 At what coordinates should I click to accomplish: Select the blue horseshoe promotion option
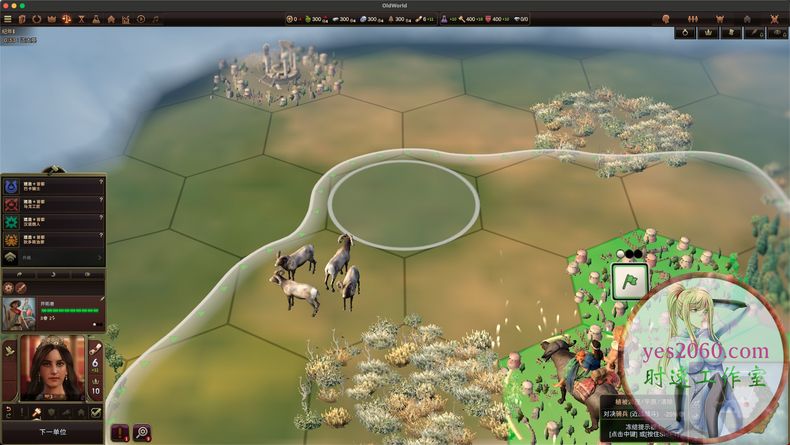(13, 185)
